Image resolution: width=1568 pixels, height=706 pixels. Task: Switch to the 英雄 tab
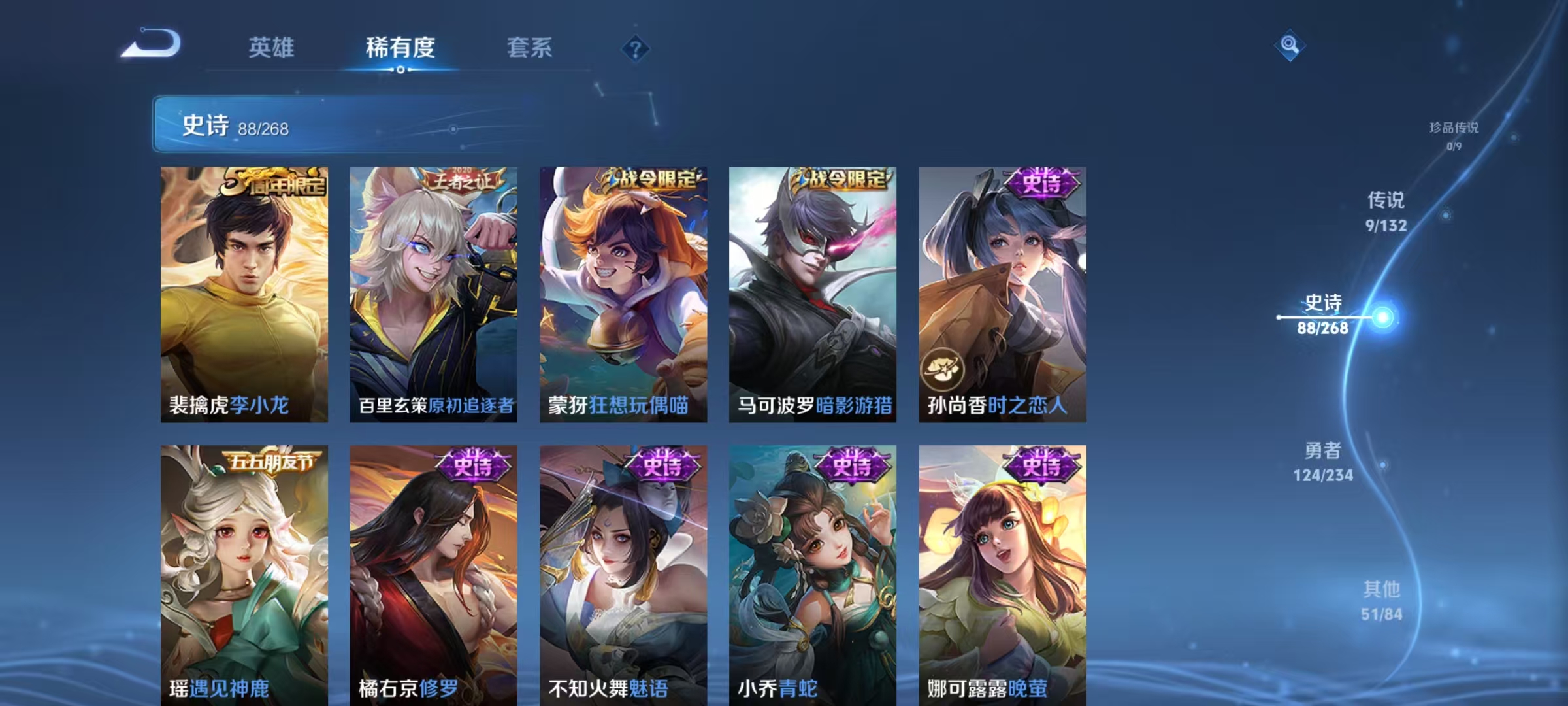point(272,48)
